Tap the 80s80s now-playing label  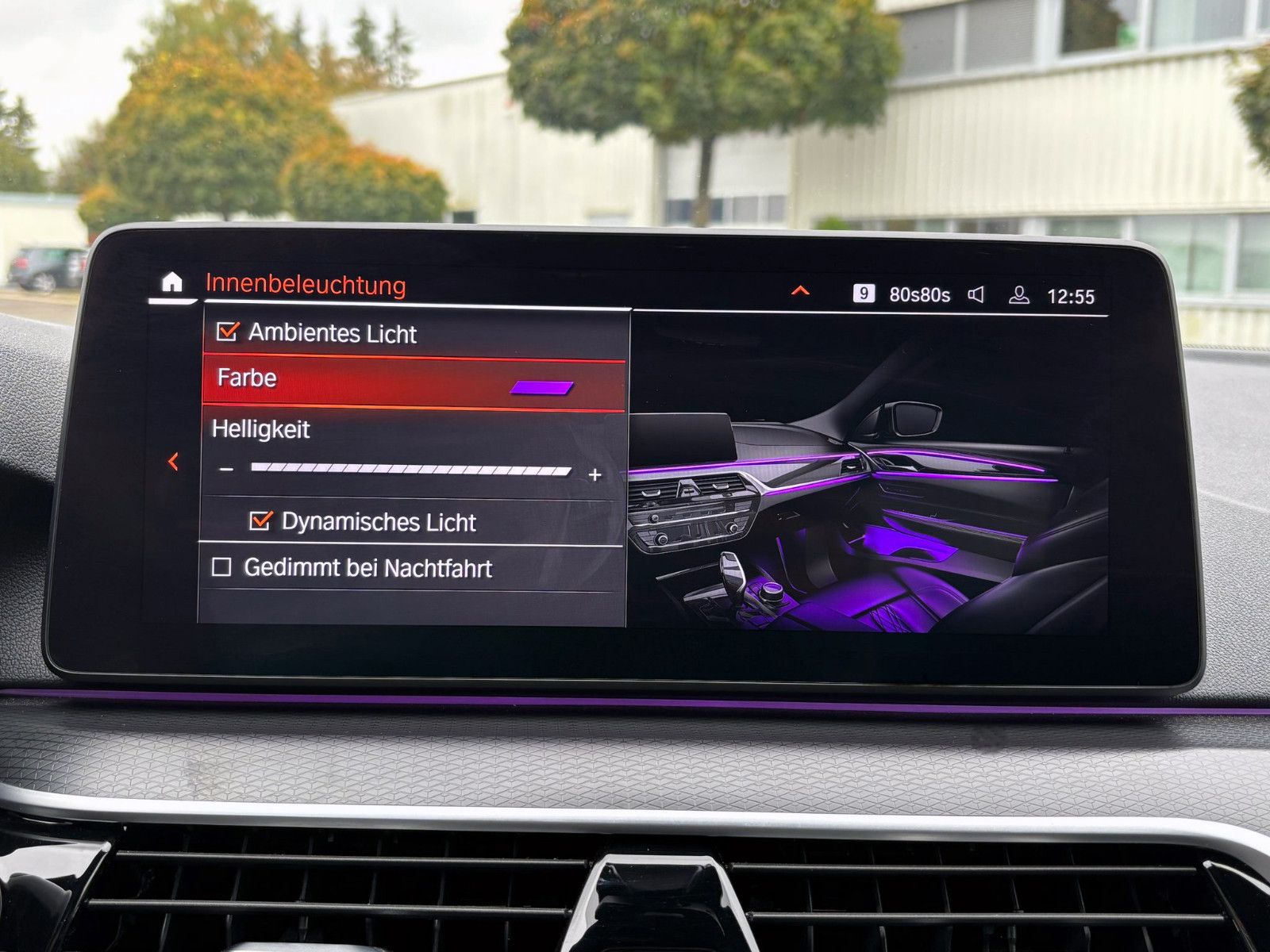coord(922,293)
